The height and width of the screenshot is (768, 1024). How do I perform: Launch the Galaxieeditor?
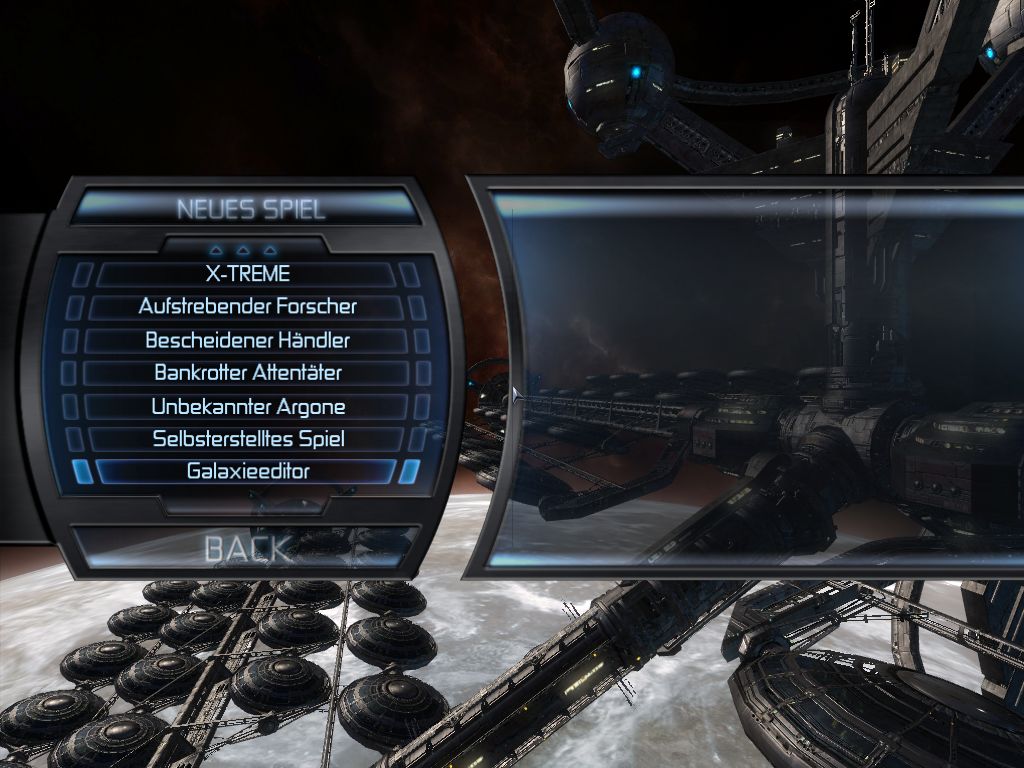point(247,471)
